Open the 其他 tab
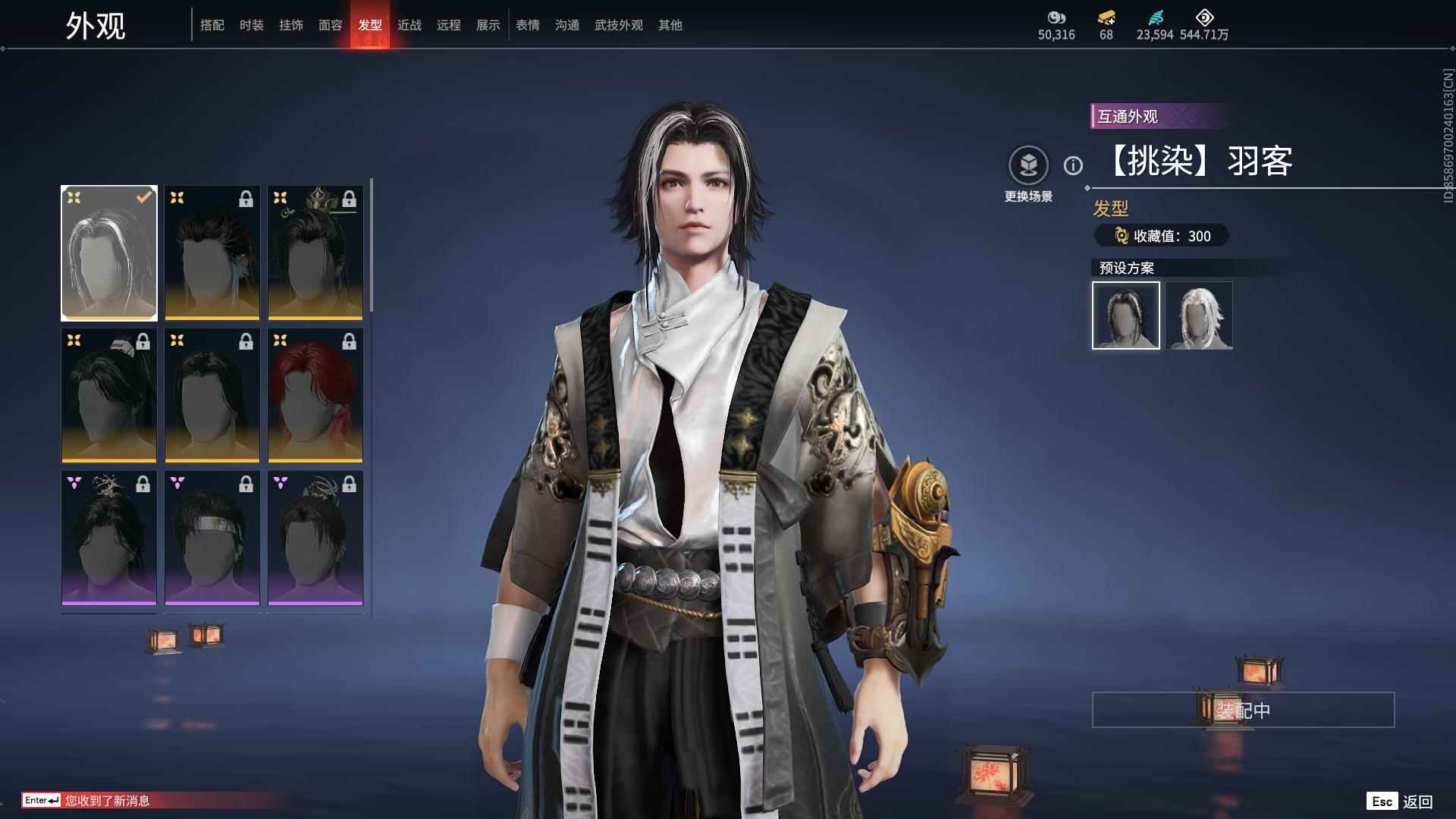Screen dimensions: 1456x819 670,25
